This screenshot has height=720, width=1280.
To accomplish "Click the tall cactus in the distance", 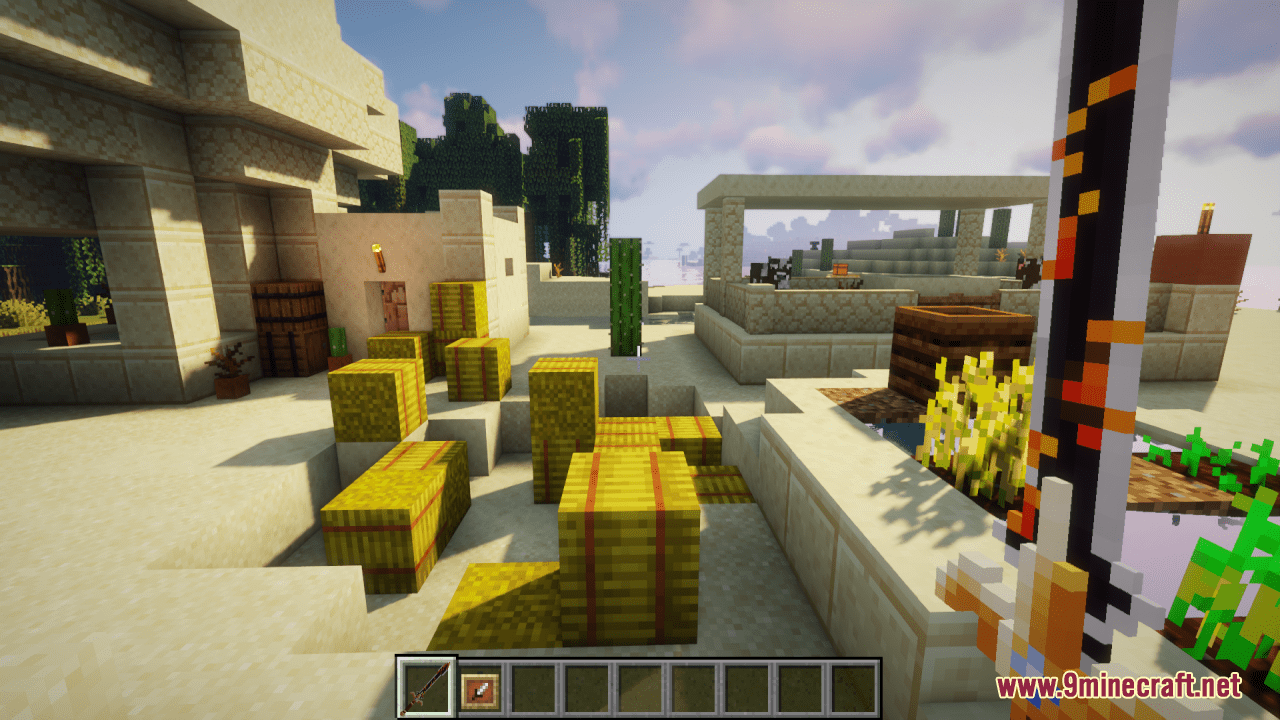I will (625, 295).
